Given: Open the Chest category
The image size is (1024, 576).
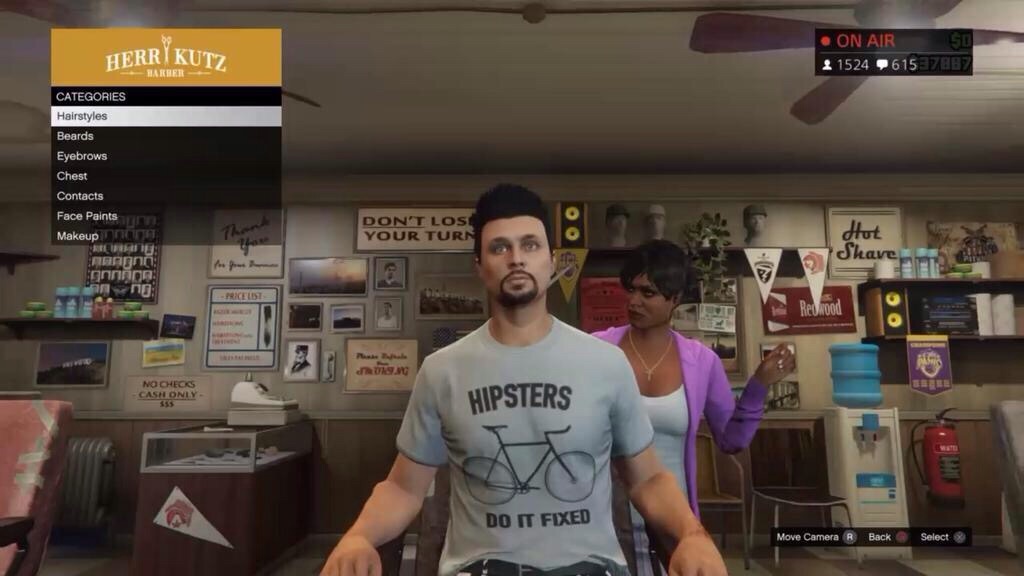Looking at the screenshot, I should [x=165, y=176].
